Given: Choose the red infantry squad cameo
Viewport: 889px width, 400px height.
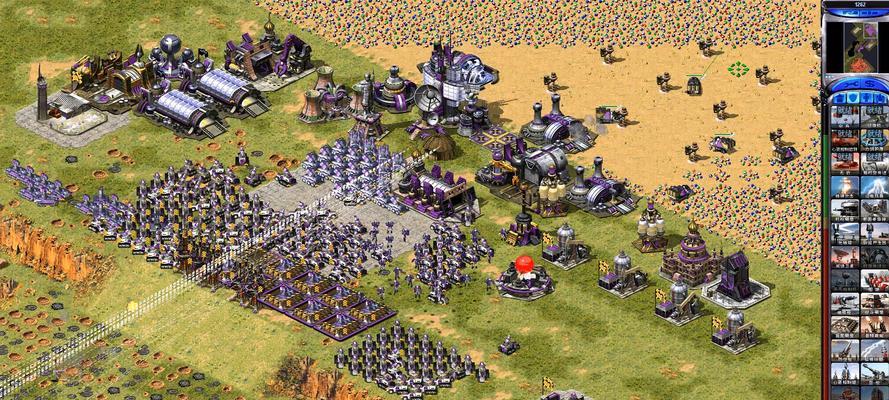Looking at the screenshot, I should pos(873,280).
